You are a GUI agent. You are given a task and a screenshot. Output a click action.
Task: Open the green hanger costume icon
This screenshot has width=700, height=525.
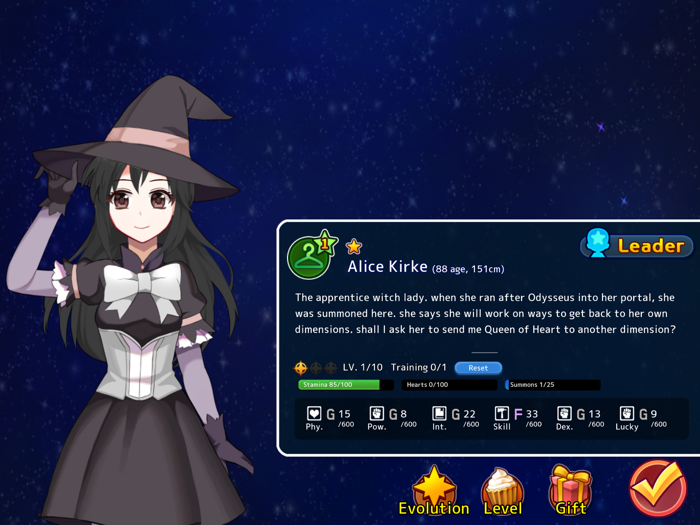pos(310,256)
